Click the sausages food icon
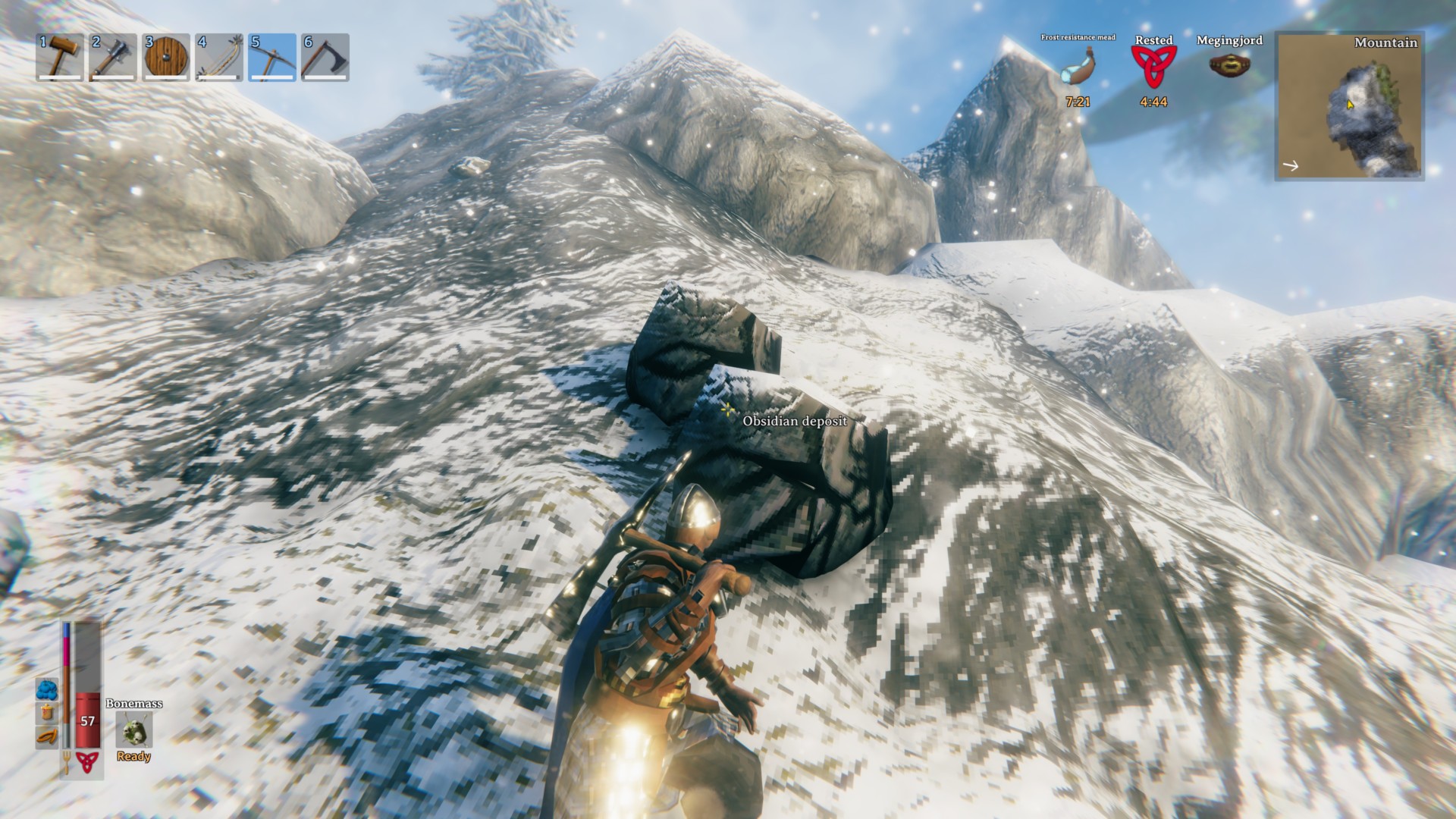Viewport: 1456px width, 819px height. [x=46, y=736]
